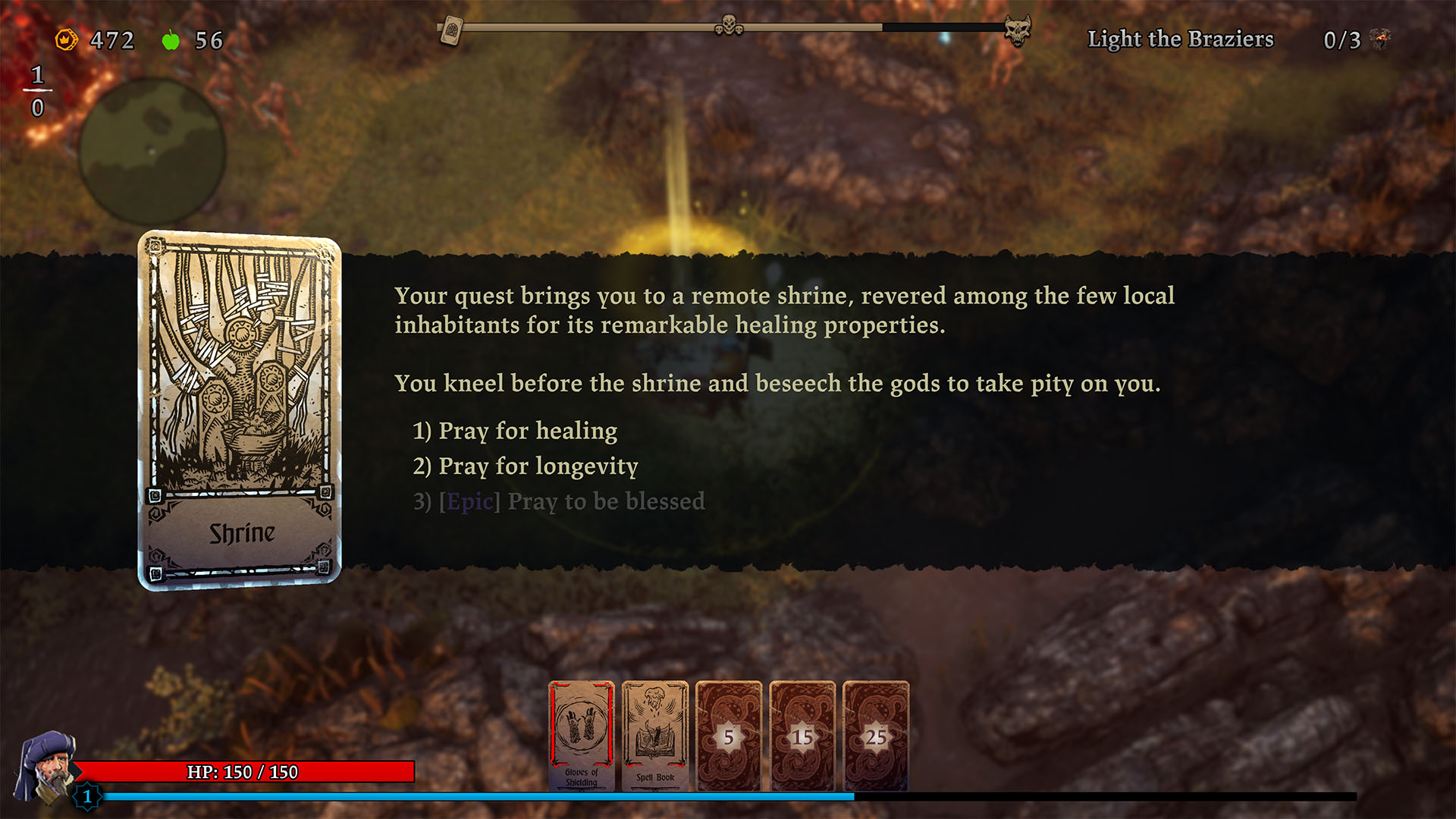Click the level 1 badge below the portrait
Image resolution: width=1456 pixels, height=819 pixels.
[x=86, y=797]
